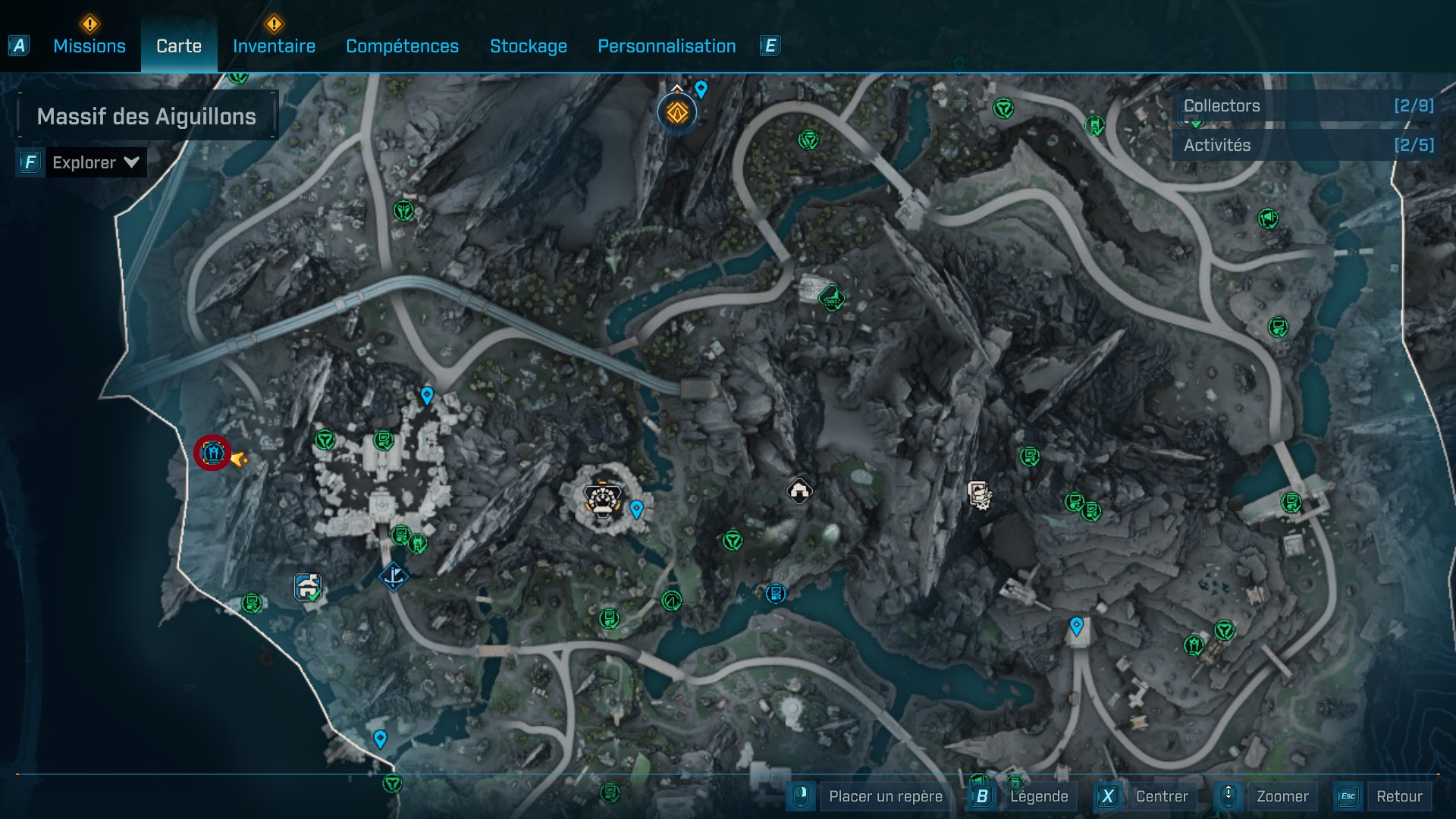The width and height of the screenshot is (1456, 819).
Task: Select the orange diamond mission marker
Action: [x=676, y=114]
